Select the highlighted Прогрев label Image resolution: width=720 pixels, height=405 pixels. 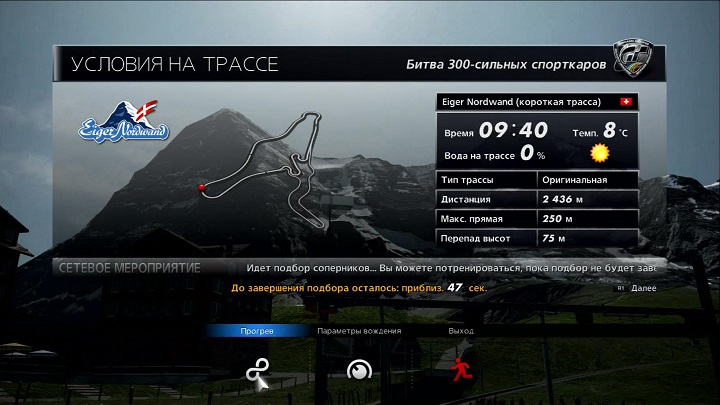[x=257, y=331]
